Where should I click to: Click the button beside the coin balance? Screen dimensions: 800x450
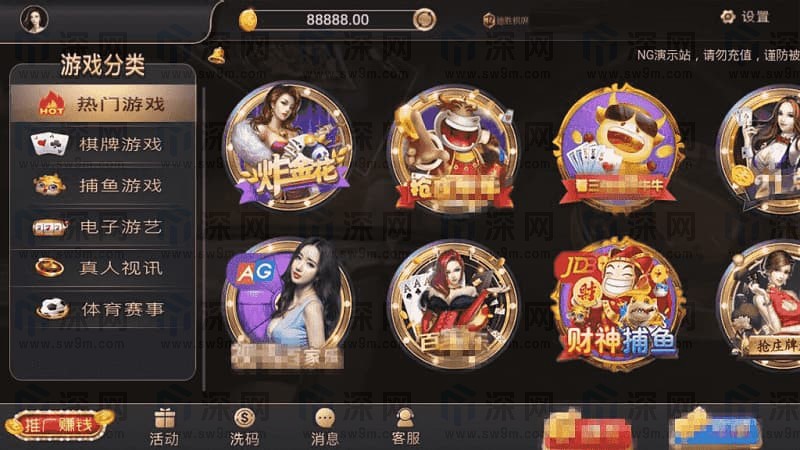tap(424, 19)
